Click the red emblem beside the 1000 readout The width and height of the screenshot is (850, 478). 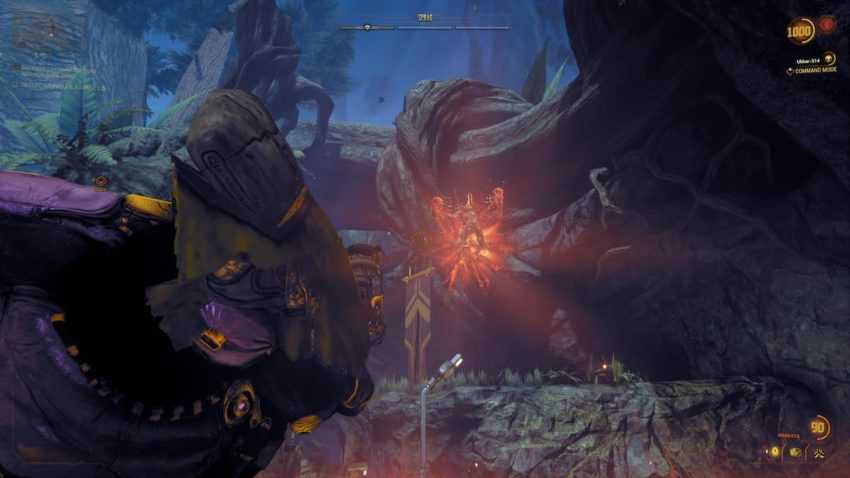[x=828, y=24]
